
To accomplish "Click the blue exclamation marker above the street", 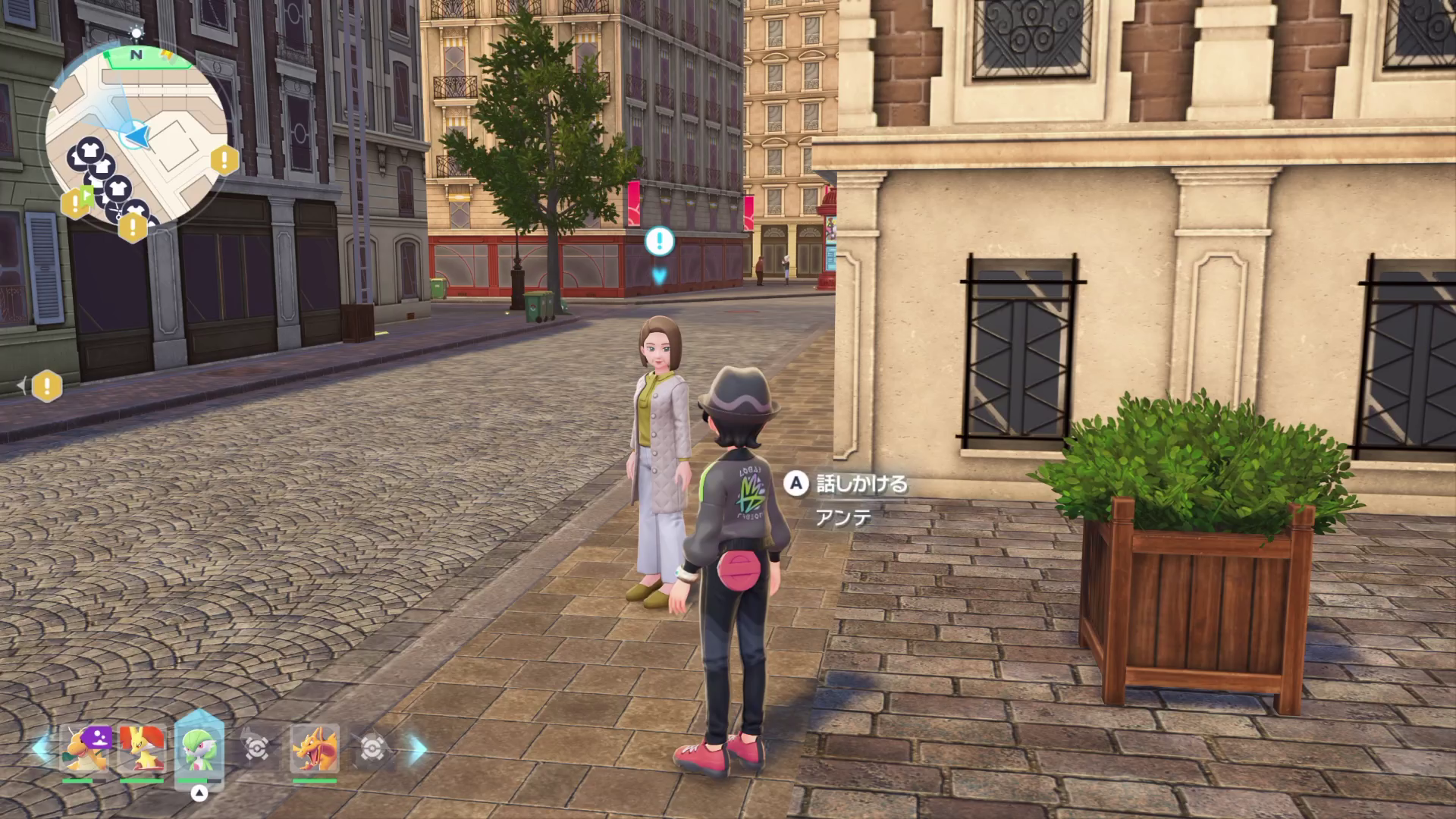I will click(659, 241).
